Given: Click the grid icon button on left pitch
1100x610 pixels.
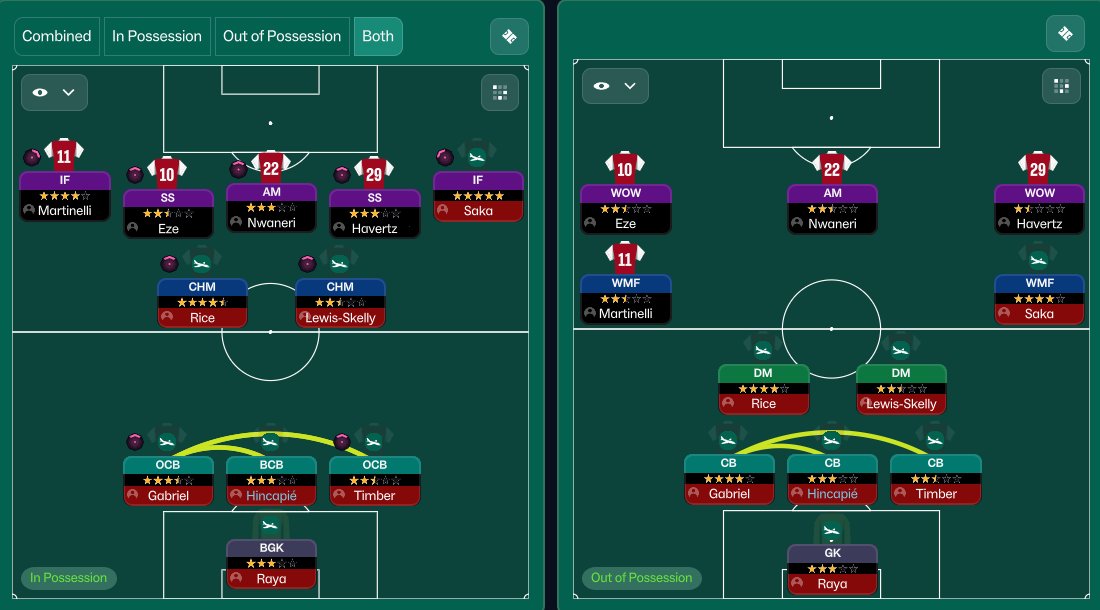Looking at the screenshot, I should [x=499, y=92].
